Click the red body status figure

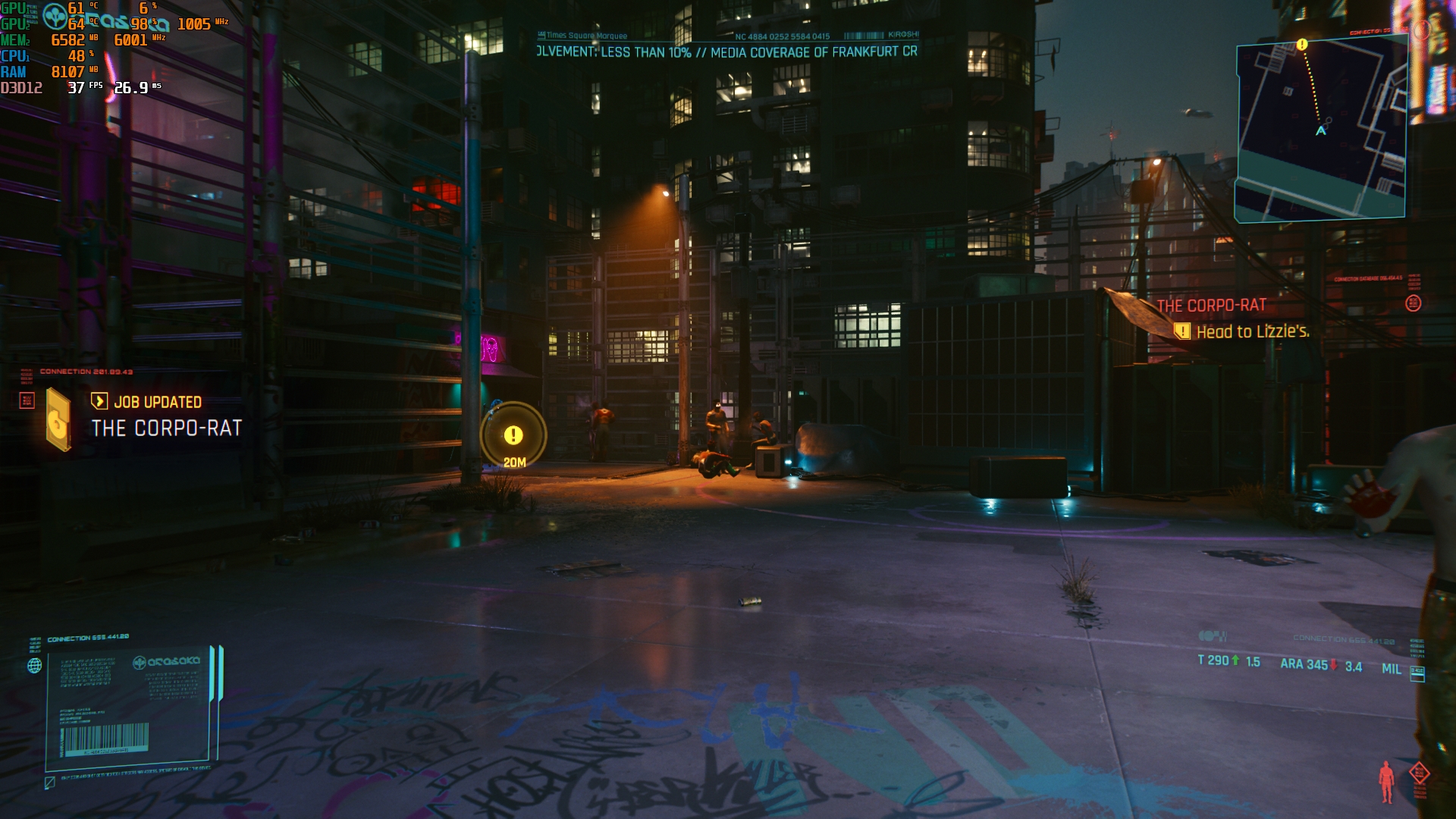point(1386,781)
